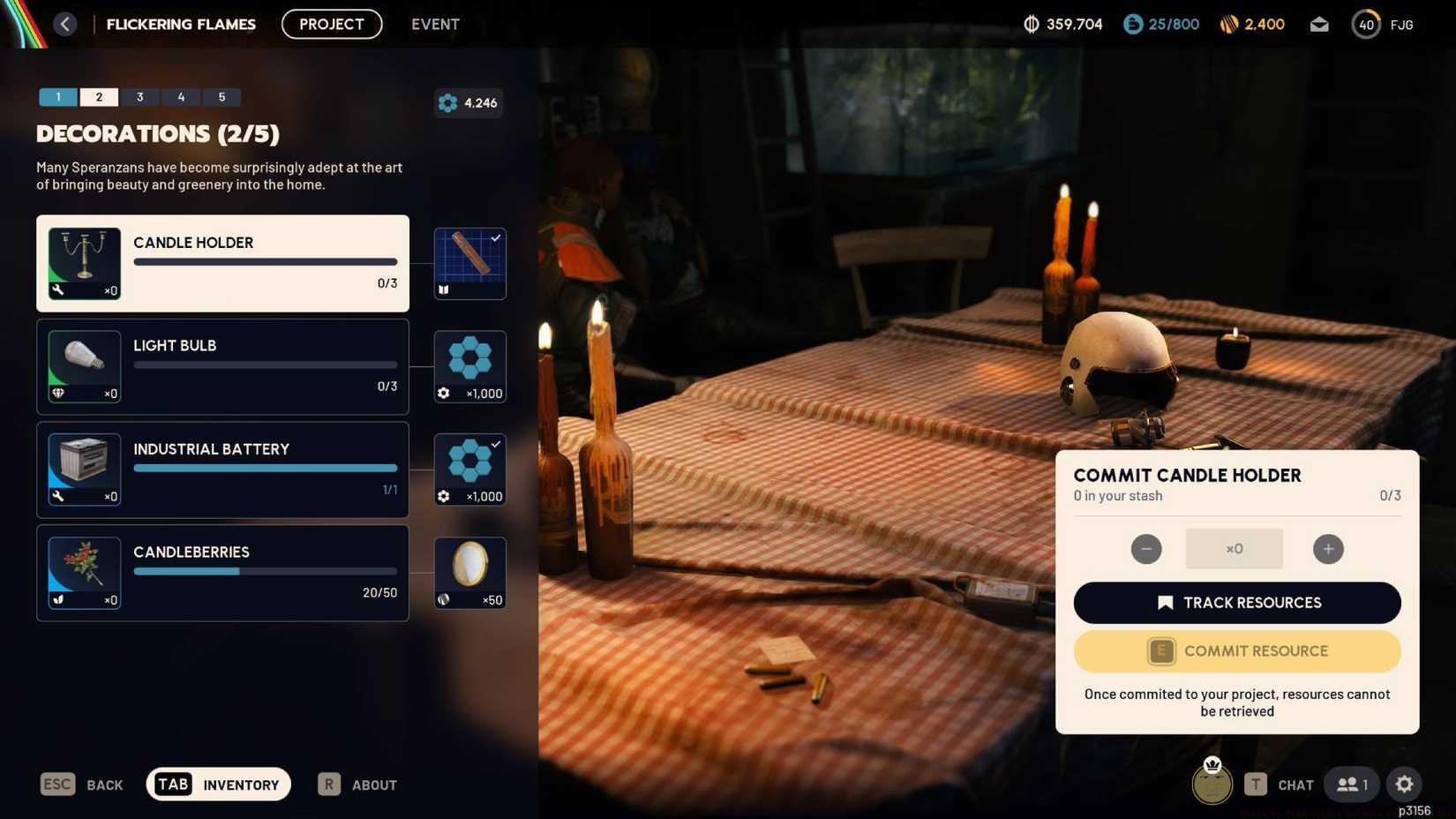
Task: Click the crown badge above the avatar
Action: [1212, 764]
